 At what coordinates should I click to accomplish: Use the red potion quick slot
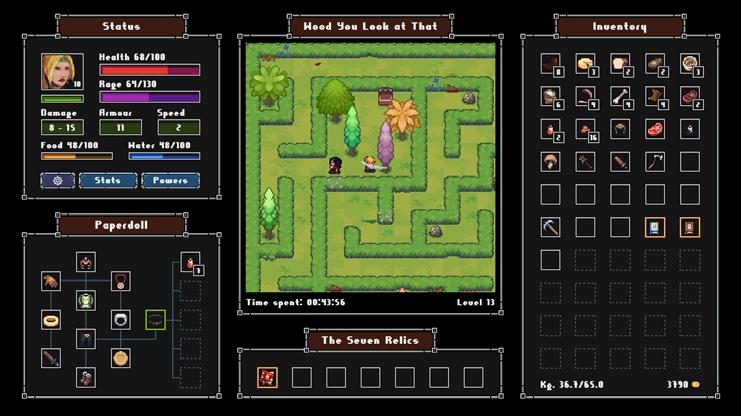[190, 264]
